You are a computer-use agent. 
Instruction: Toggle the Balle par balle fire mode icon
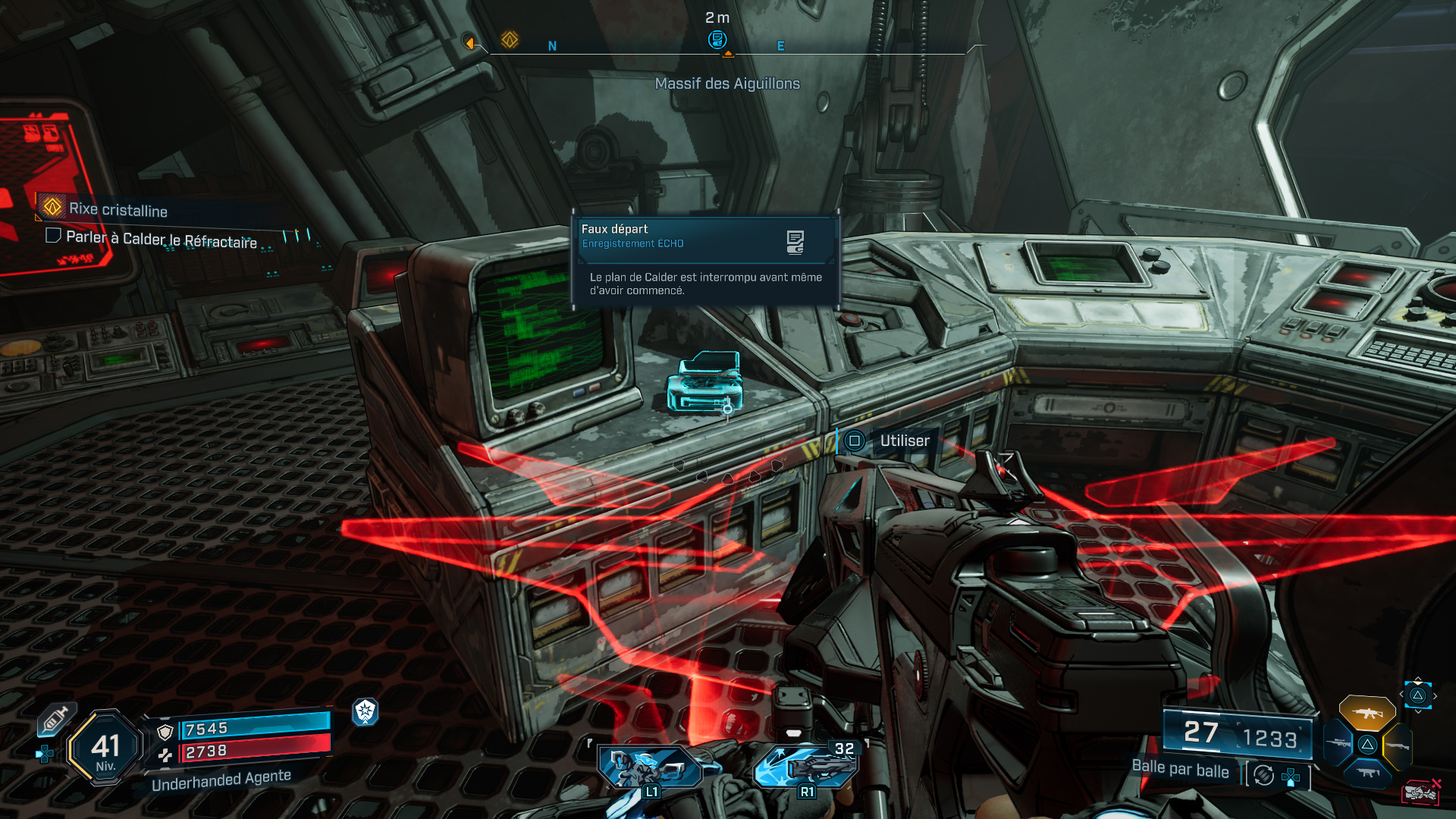coord(1263,775)
